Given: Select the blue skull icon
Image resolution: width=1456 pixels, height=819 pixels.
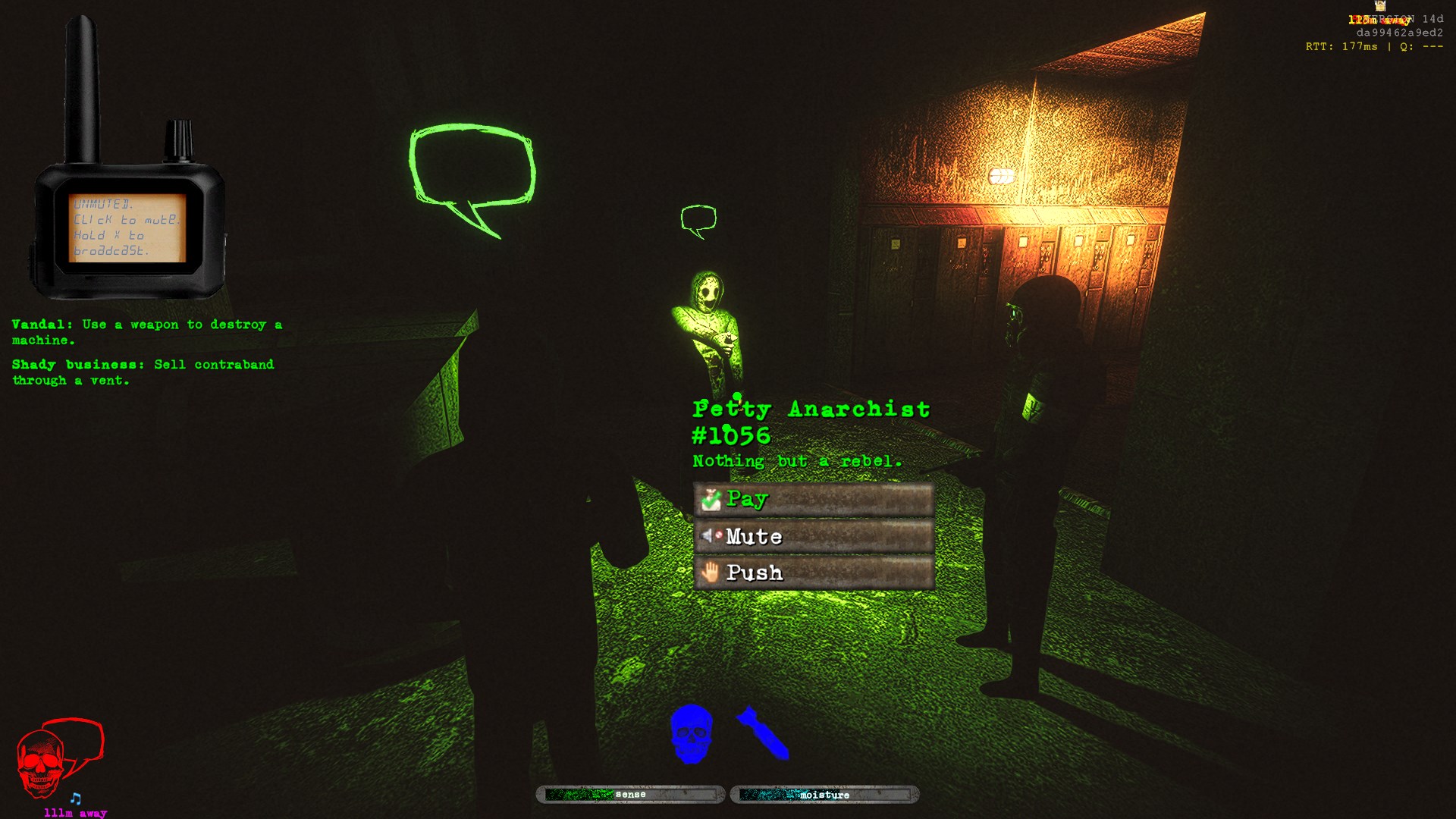Looking at the screenshot, I should click(691, 734).
